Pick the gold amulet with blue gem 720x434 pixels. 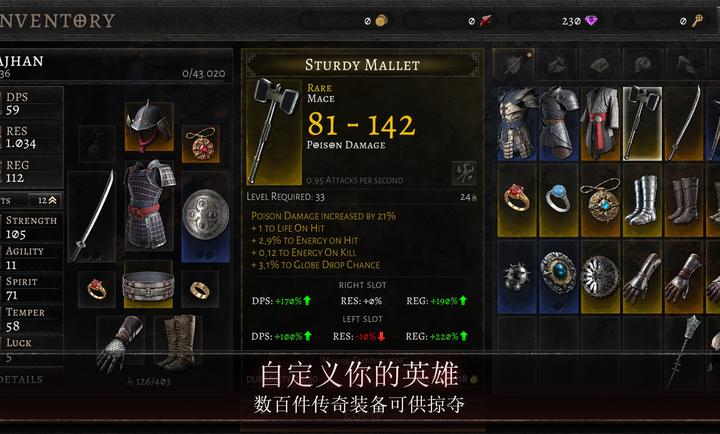coord(601,200)
